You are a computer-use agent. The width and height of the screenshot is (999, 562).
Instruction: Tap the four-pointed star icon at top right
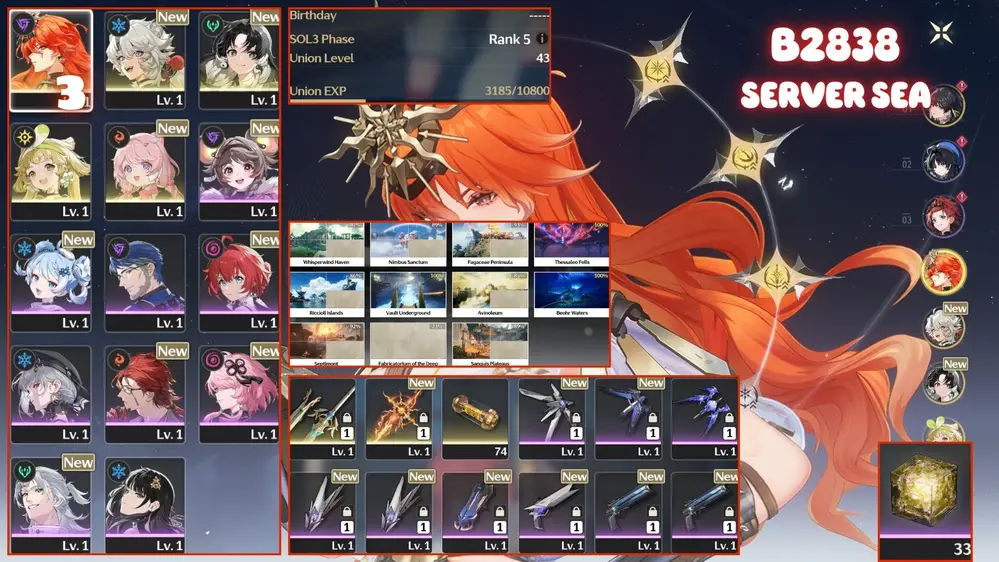point(941,33)
